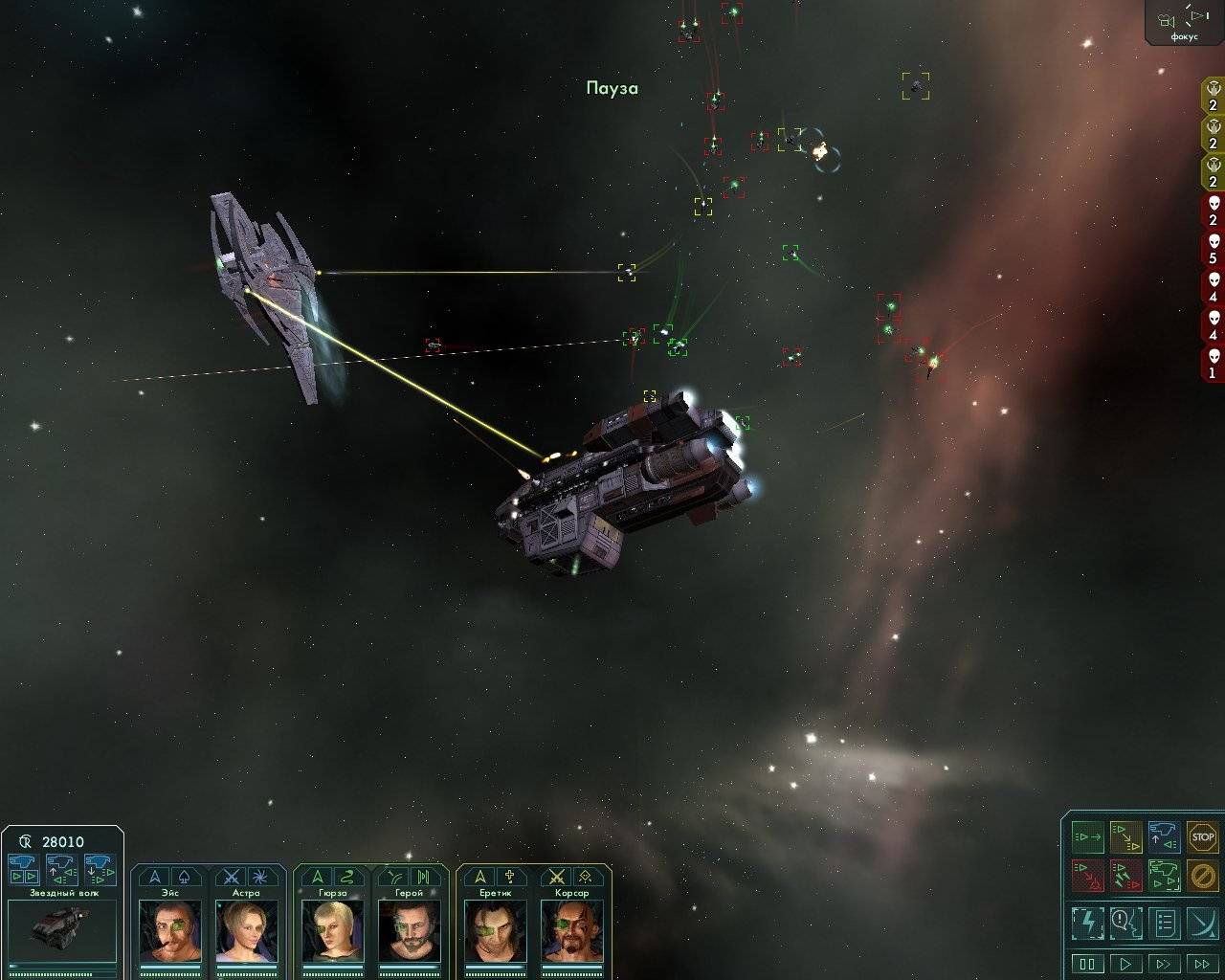Select the red alien group with 5
This screenshot has height=980, width=1225.
click(1213, 248)
